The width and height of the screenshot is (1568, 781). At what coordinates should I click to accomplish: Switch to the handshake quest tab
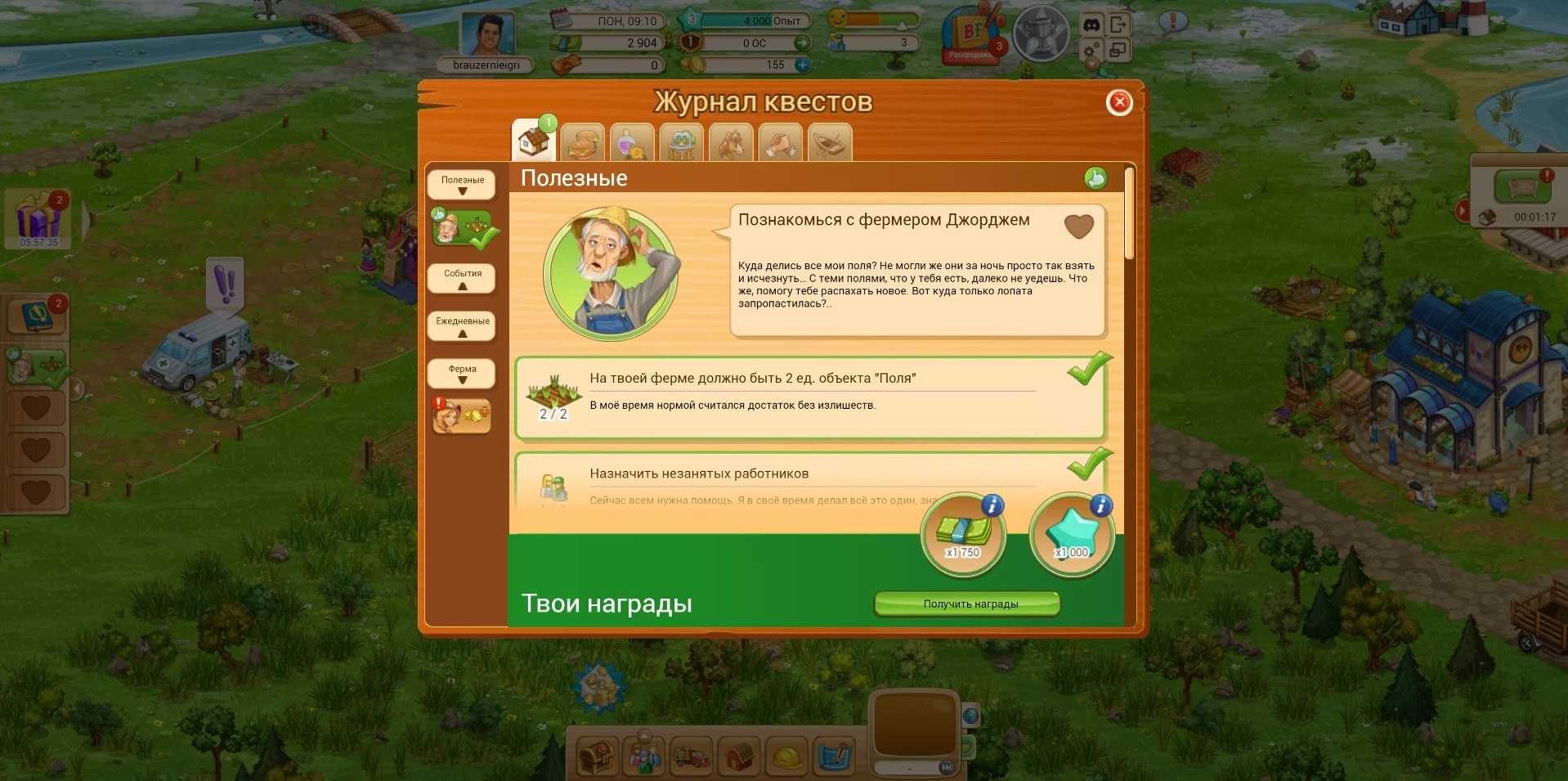point(781,144)
